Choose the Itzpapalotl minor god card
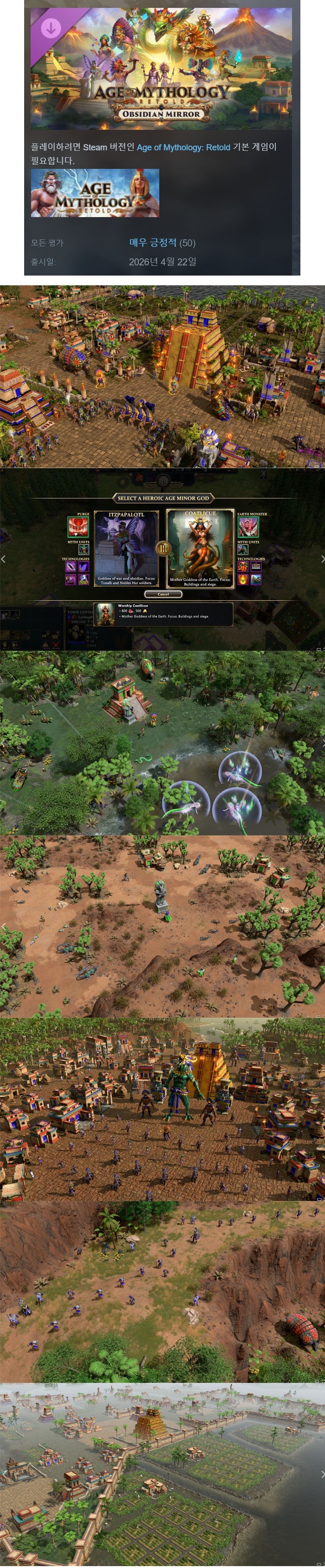This screenshot has width=325, height=1568. pyautogui.click(x=126, y=548)
